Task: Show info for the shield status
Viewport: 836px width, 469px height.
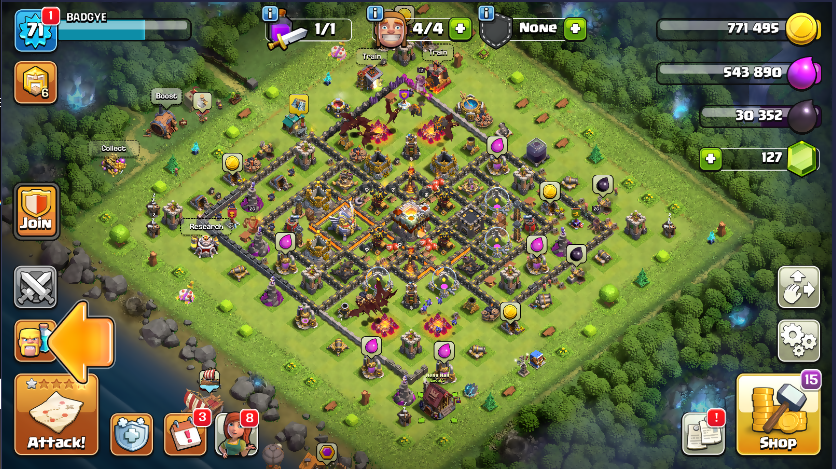Action: coord(486,13)
